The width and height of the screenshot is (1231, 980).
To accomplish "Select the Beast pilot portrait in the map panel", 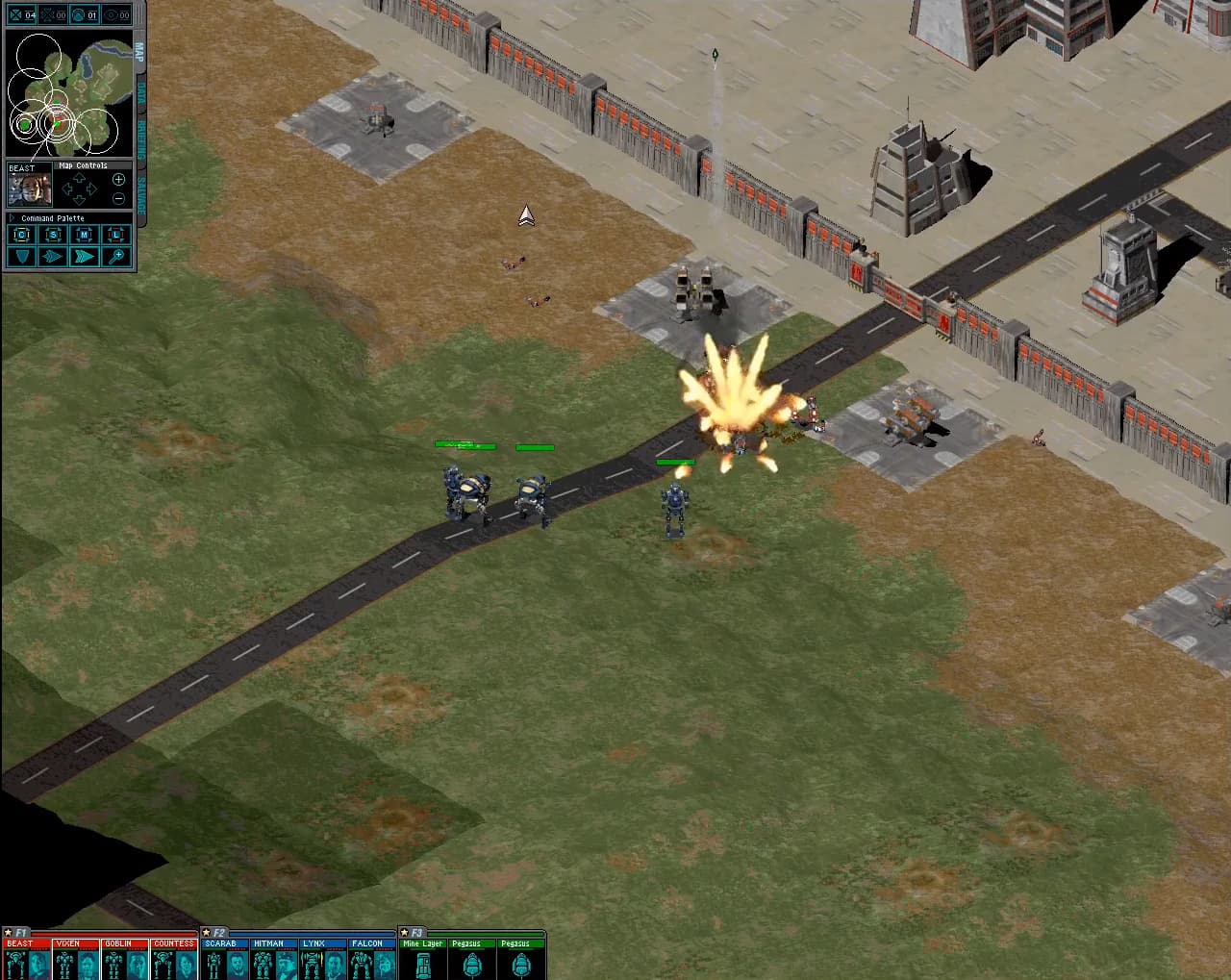I will (x=29, y=188).
